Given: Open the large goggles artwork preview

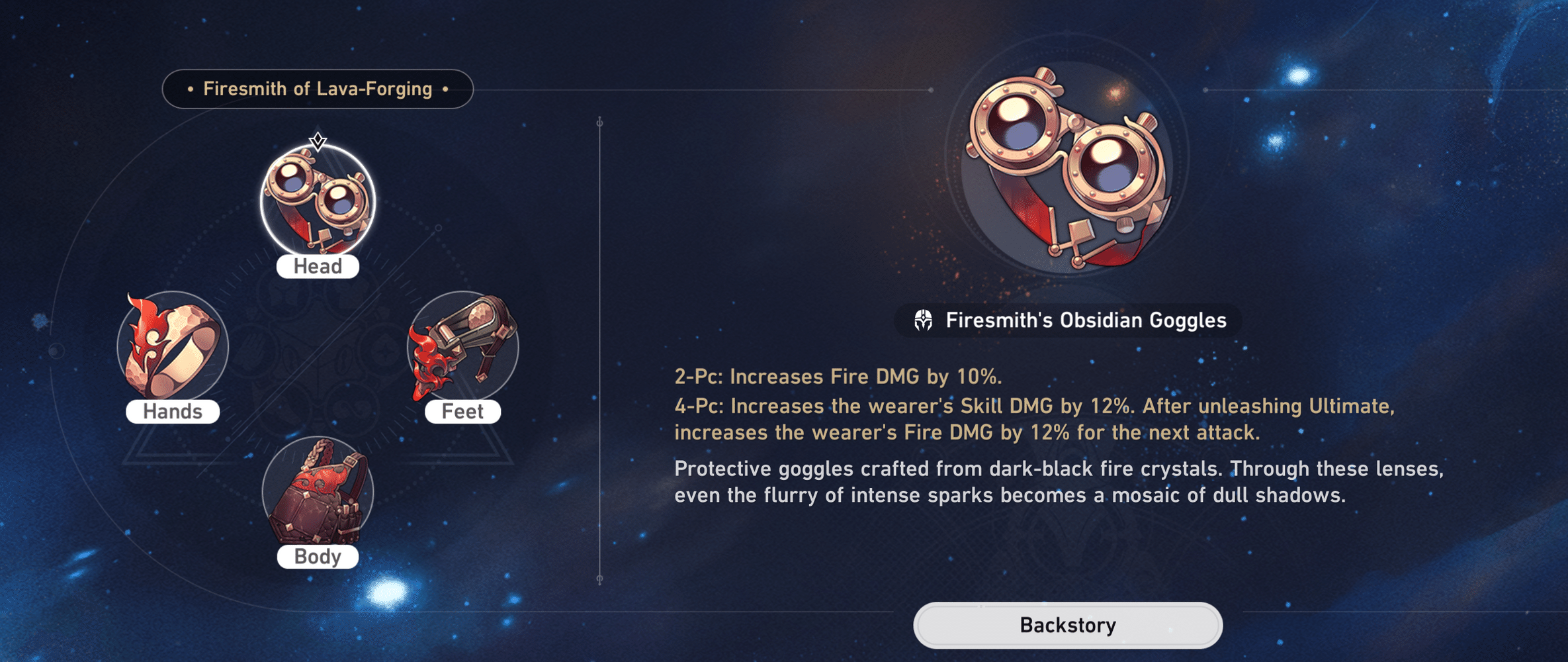Looking at the screenshot, I should 1065,165.
